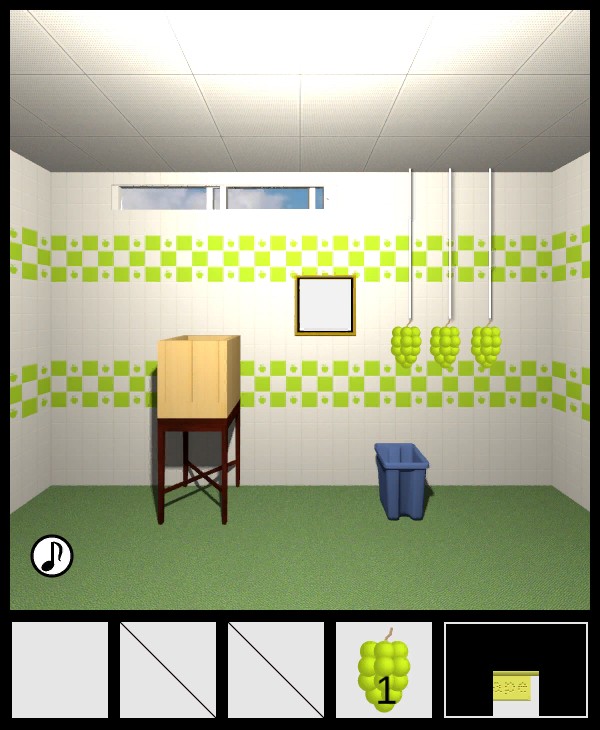The image size is (600, 730).
Task: Select the green grapes inventory slot
Action: point(384,670)
